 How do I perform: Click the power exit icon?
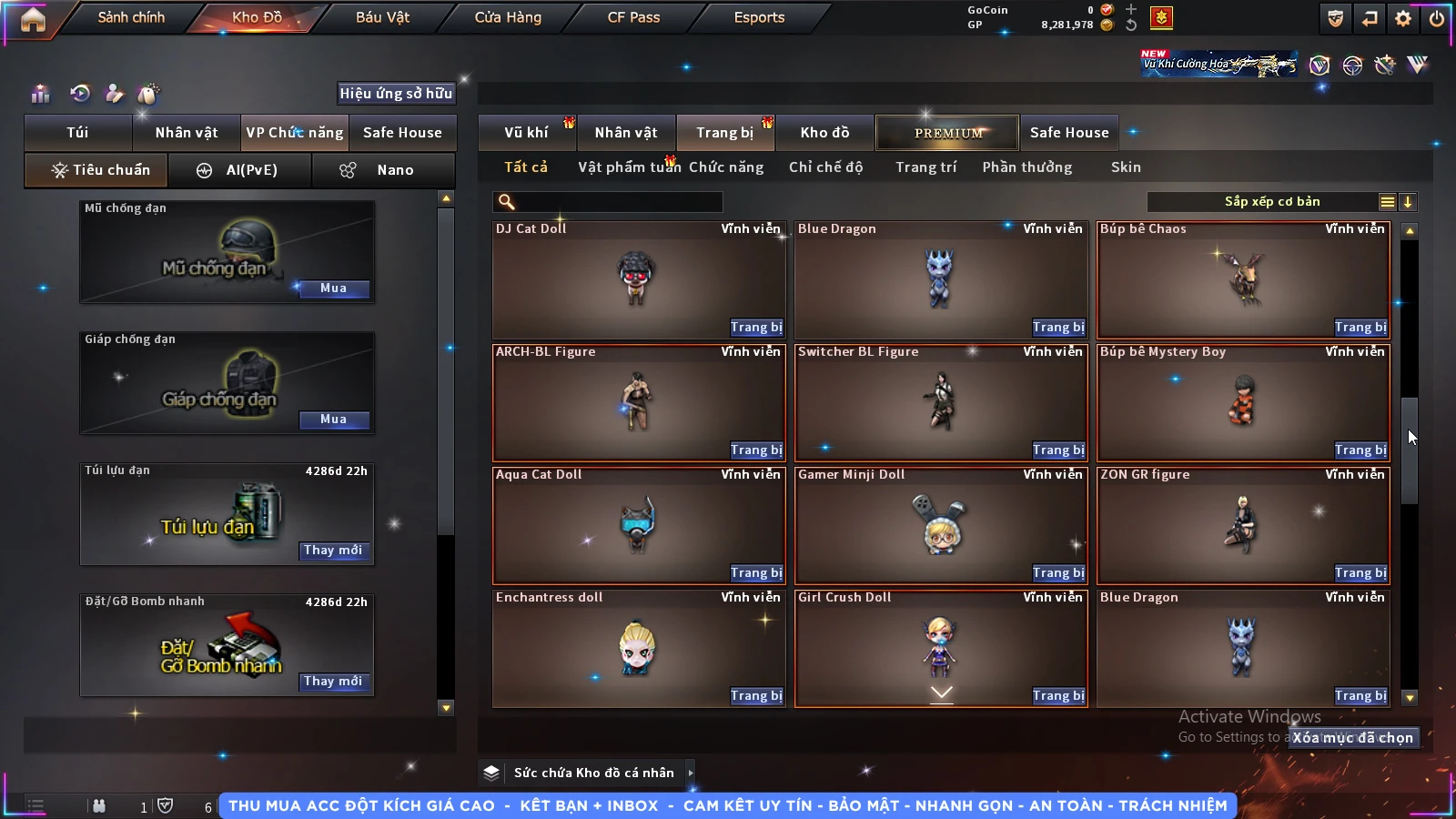(1437, 18)
